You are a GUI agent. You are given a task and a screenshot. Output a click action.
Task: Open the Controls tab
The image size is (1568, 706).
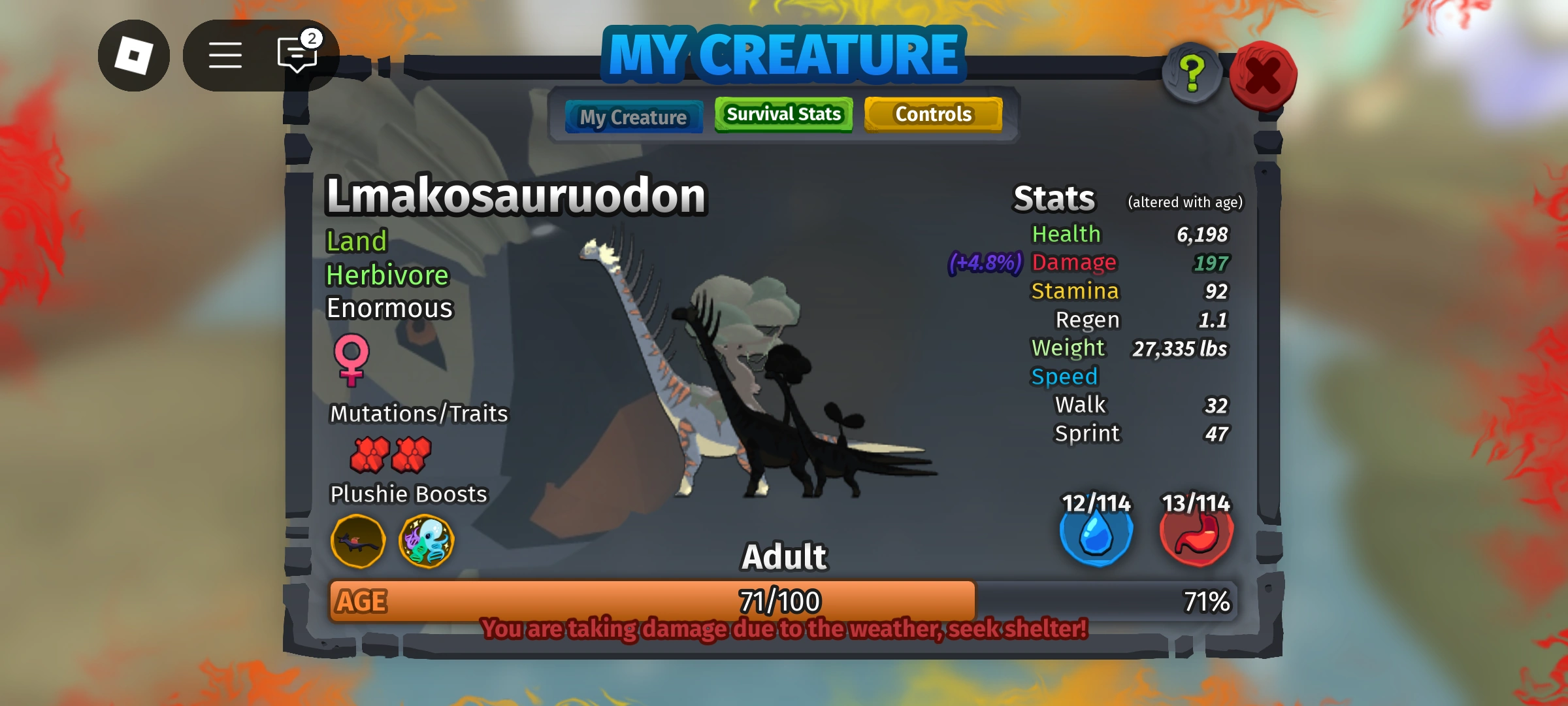coord(933,114)
